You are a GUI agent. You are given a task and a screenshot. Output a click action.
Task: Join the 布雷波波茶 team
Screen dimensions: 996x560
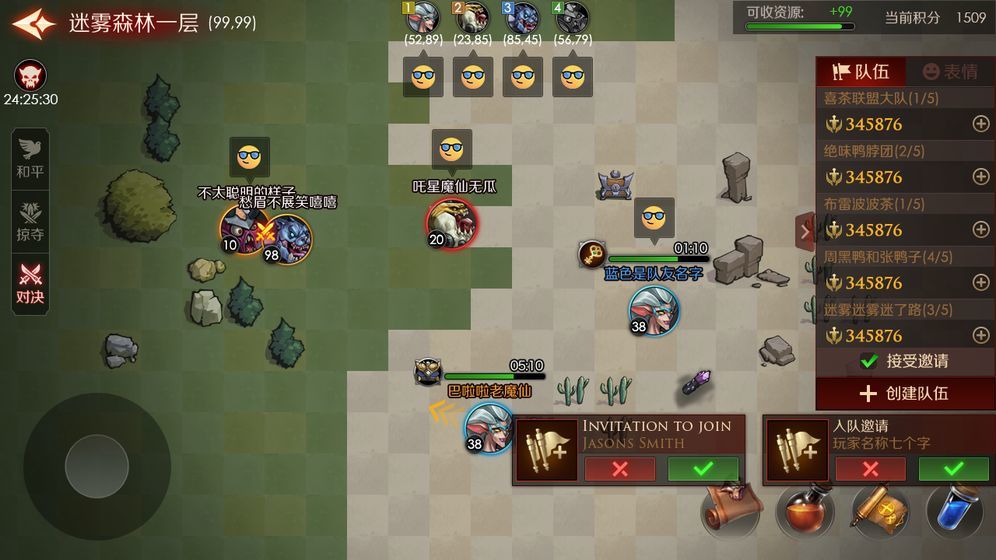coord(981,230)
